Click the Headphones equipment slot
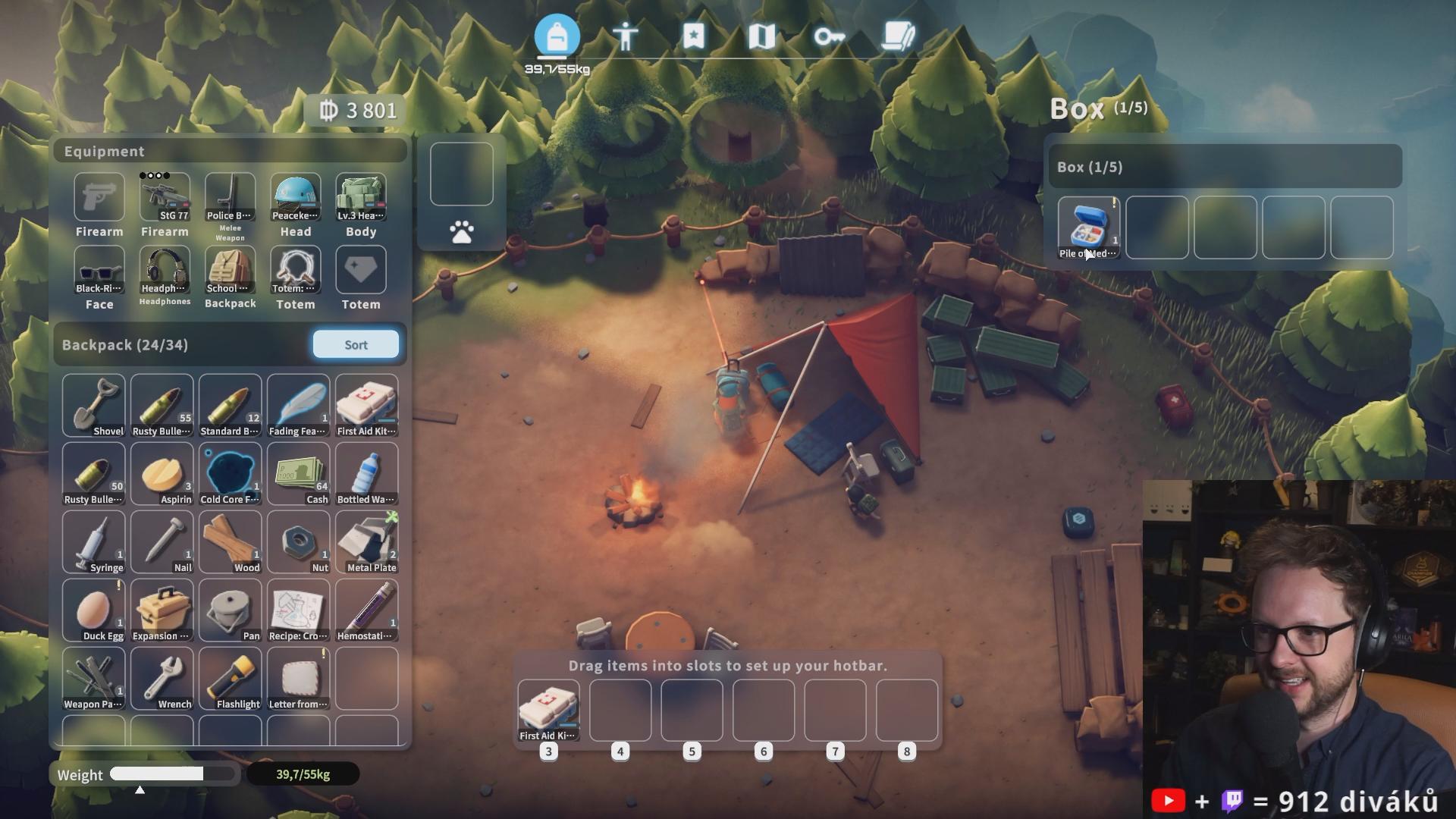The image size is (1456, 819). point(165,271)
